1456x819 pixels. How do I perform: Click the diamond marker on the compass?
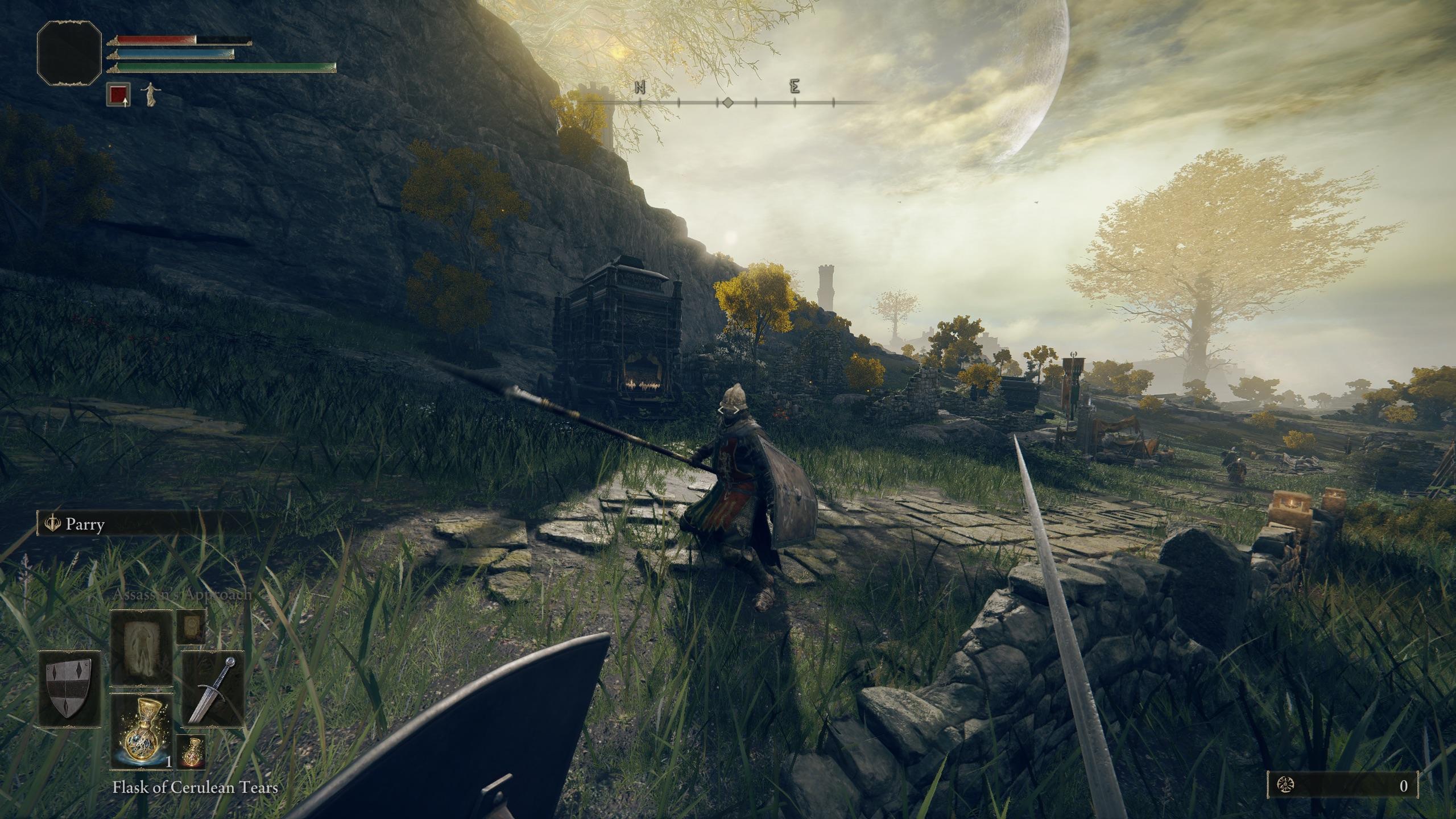728,103
